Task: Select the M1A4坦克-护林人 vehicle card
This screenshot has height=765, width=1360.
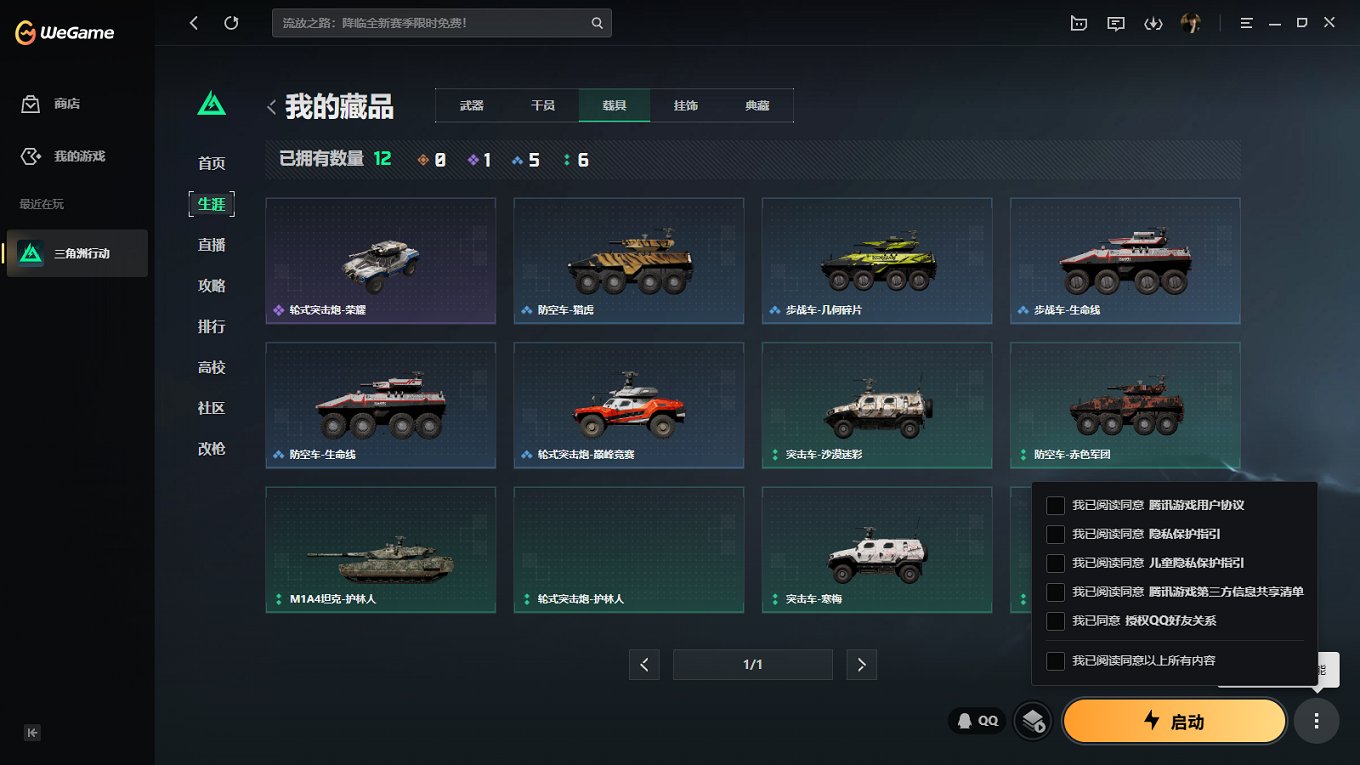Action: click(x=380, y=549)
